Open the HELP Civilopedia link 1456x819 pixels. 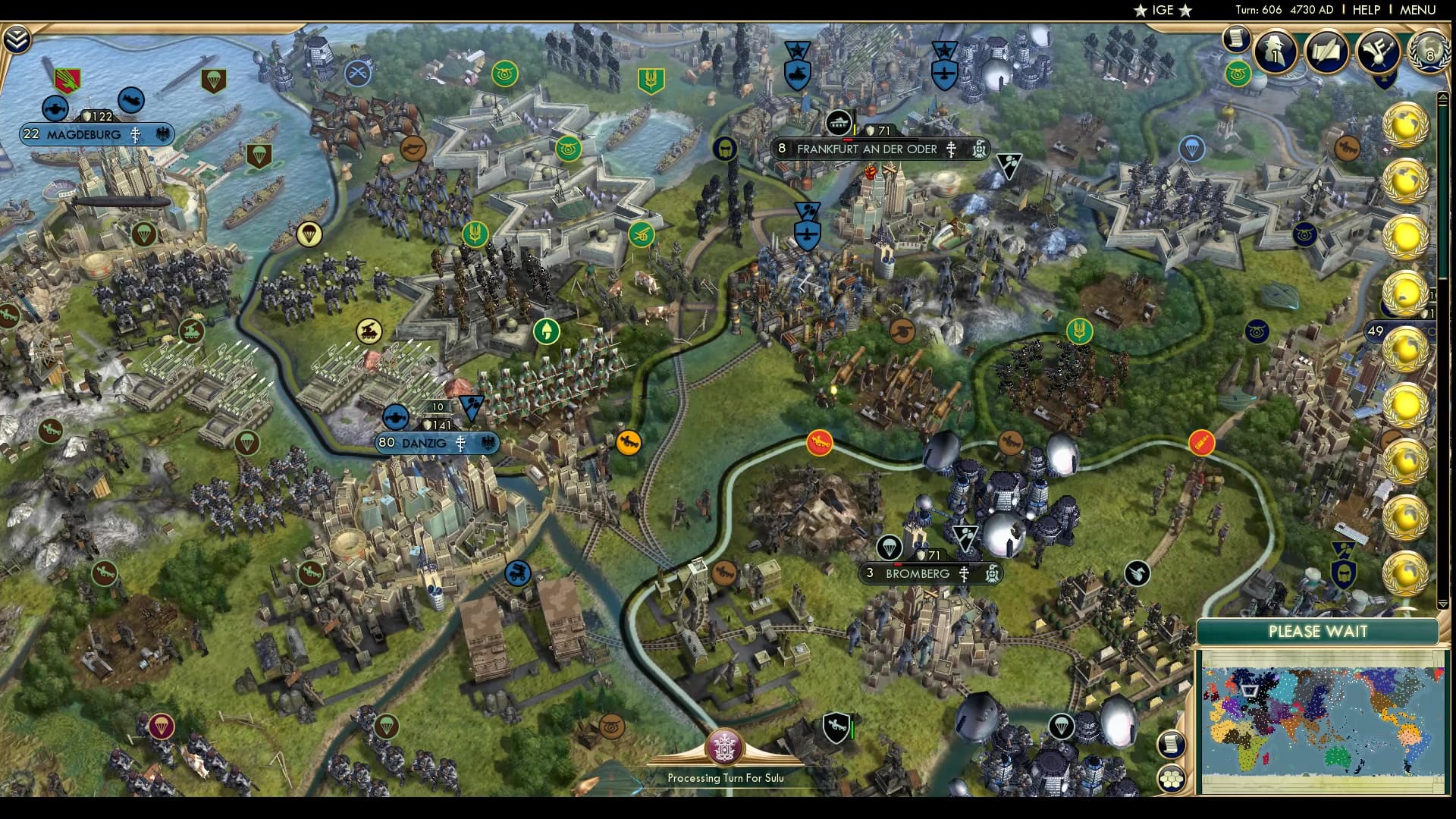point(1366,10)
